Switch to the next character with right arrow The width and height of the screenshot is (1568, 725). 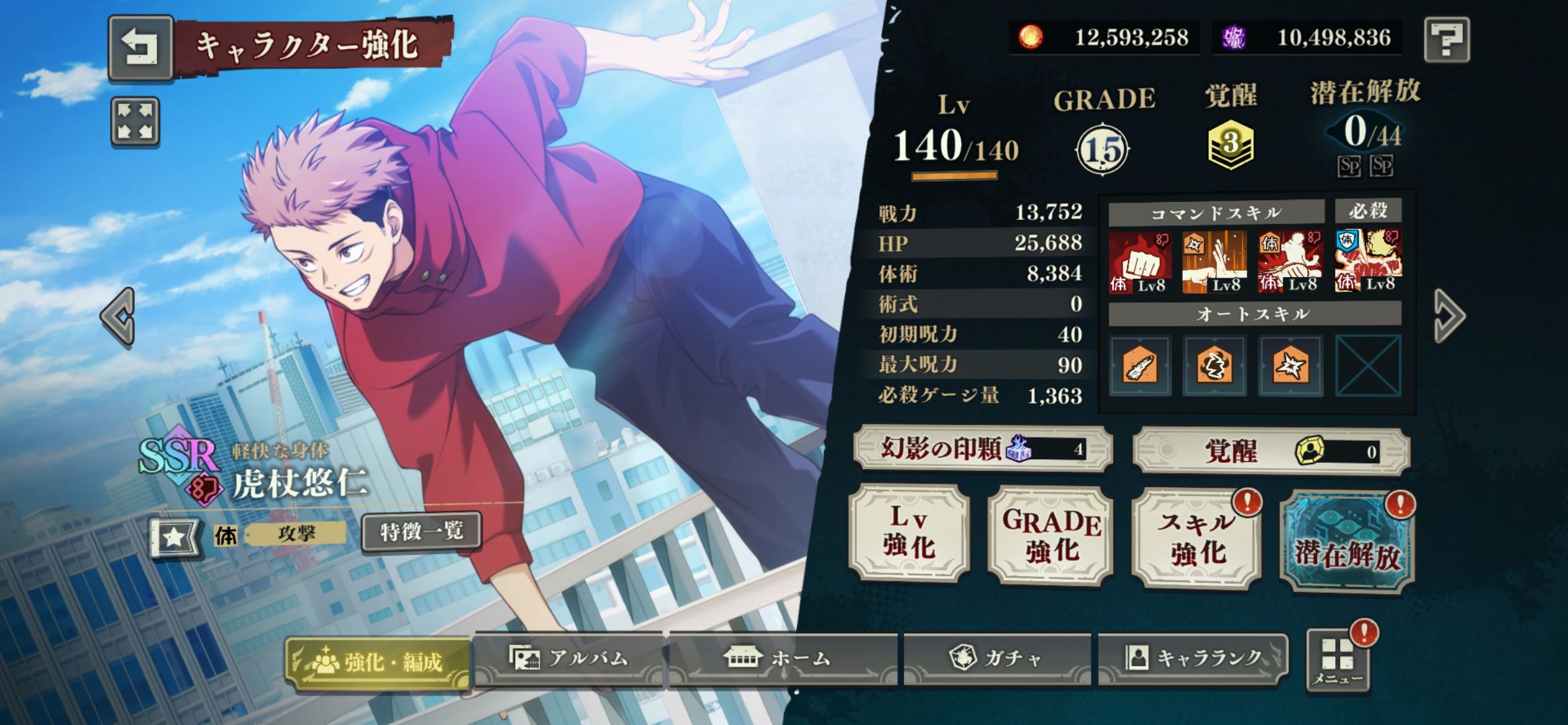tap(1449, 316)
